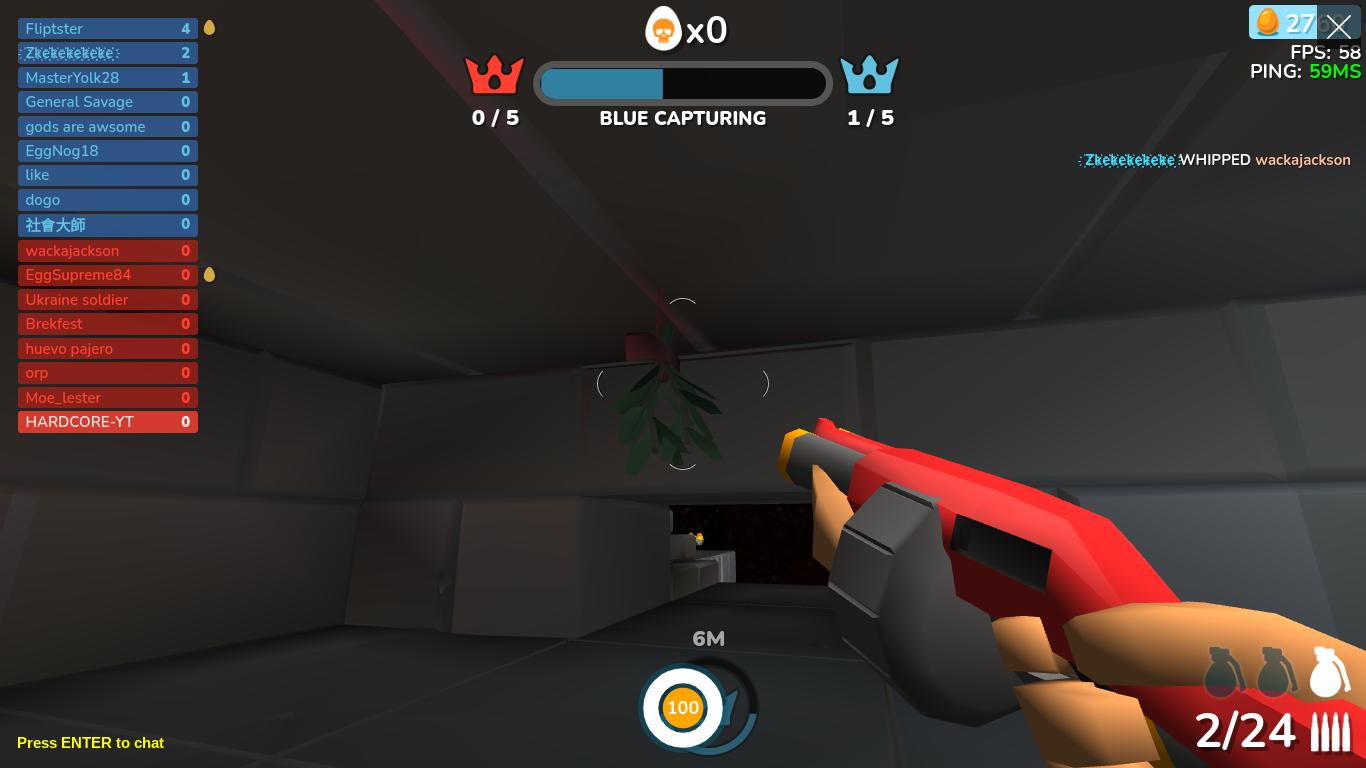The width and height of the screenshot is (1366, 768).
Task: Select the white grenade icon
Action: pyautogui.click(x=1327, y=671)
